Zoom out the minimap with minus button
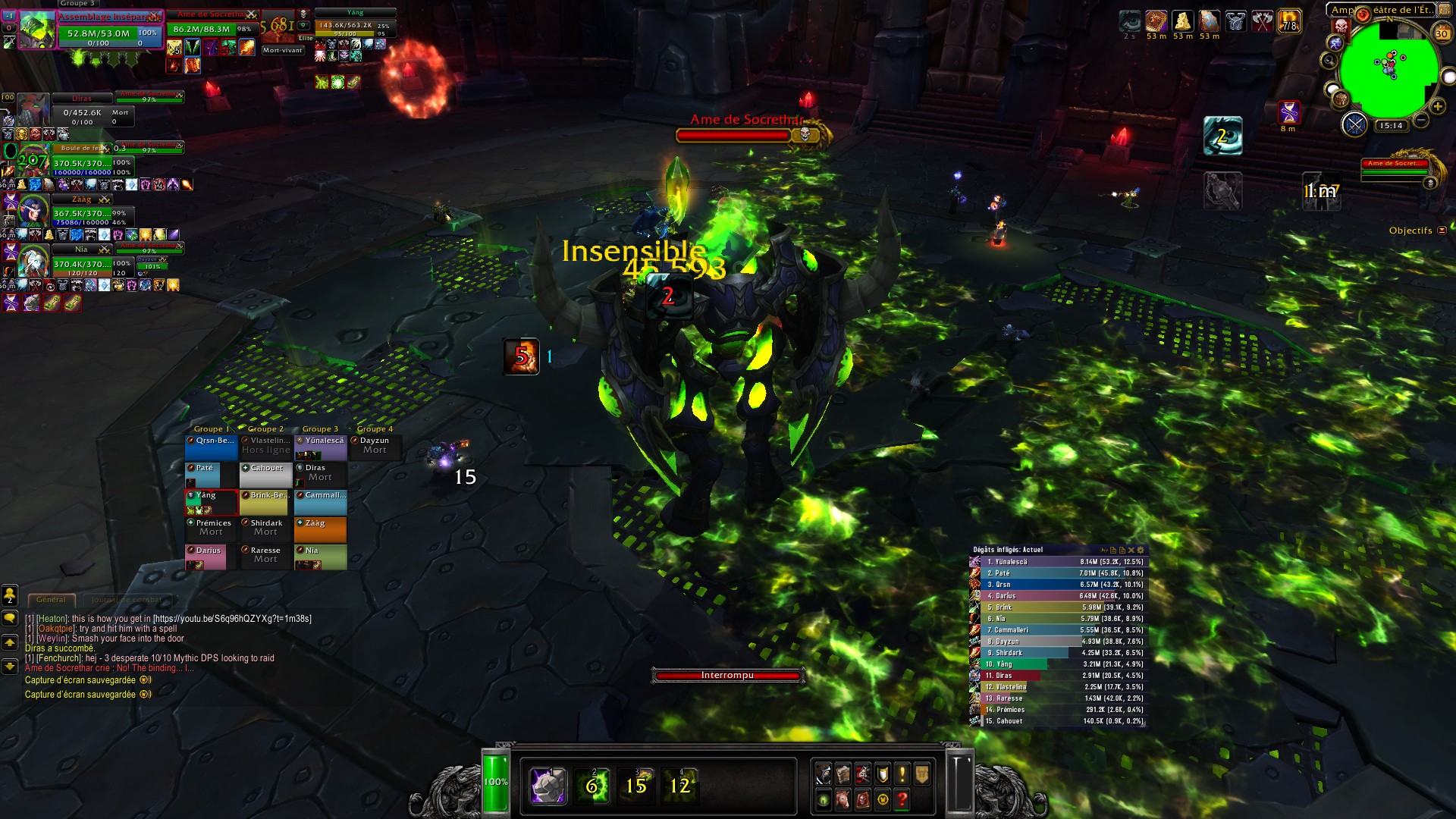 (1421, 121)
